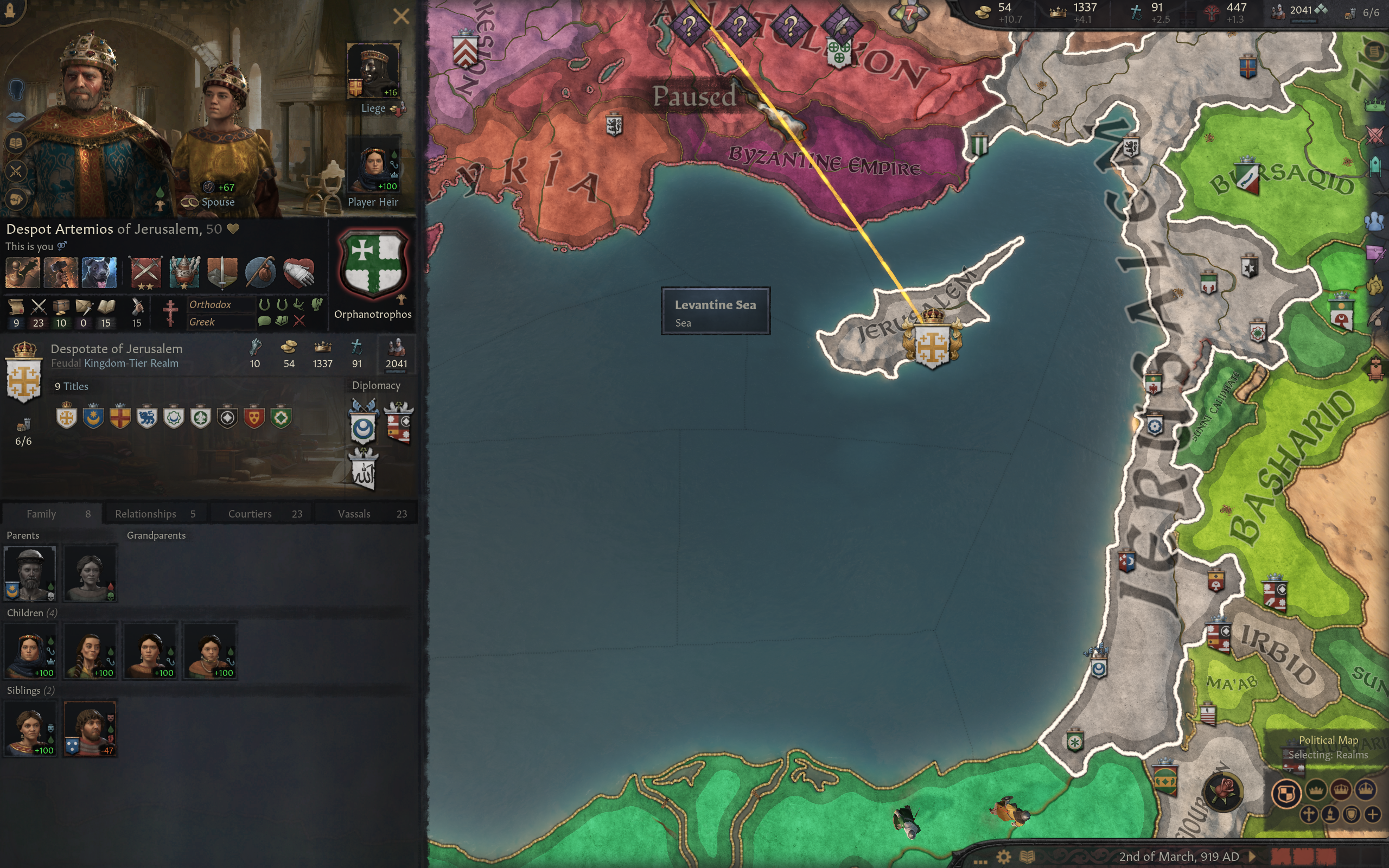This screenshot has width=1389, height=868.
Task: Click the Feudal government link
Action: point(66,363)
